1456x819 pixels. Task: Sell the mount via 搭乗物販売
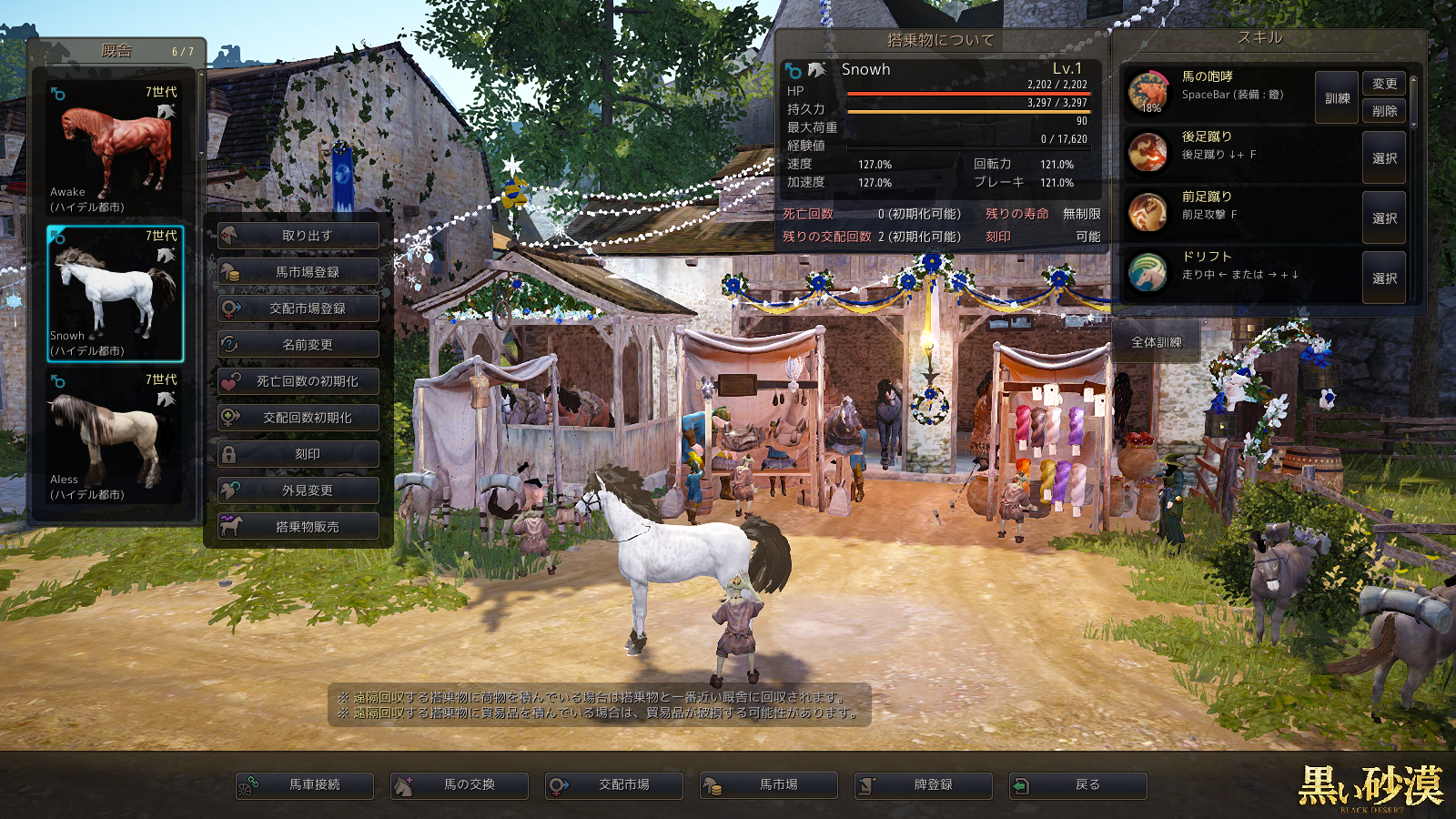coord(298,527)
